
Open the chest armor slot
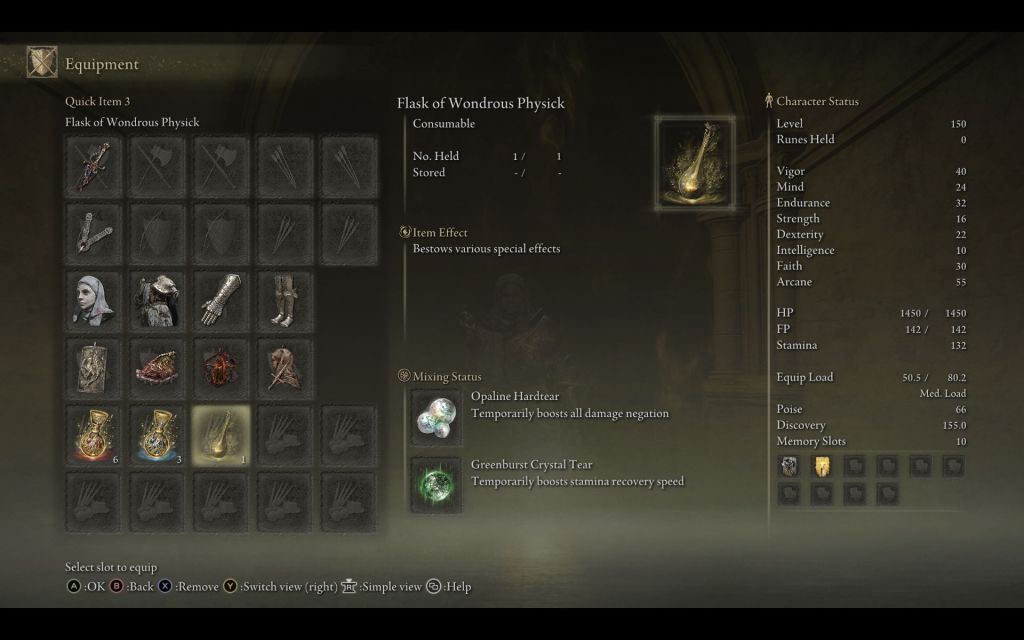tap(158, 299)
